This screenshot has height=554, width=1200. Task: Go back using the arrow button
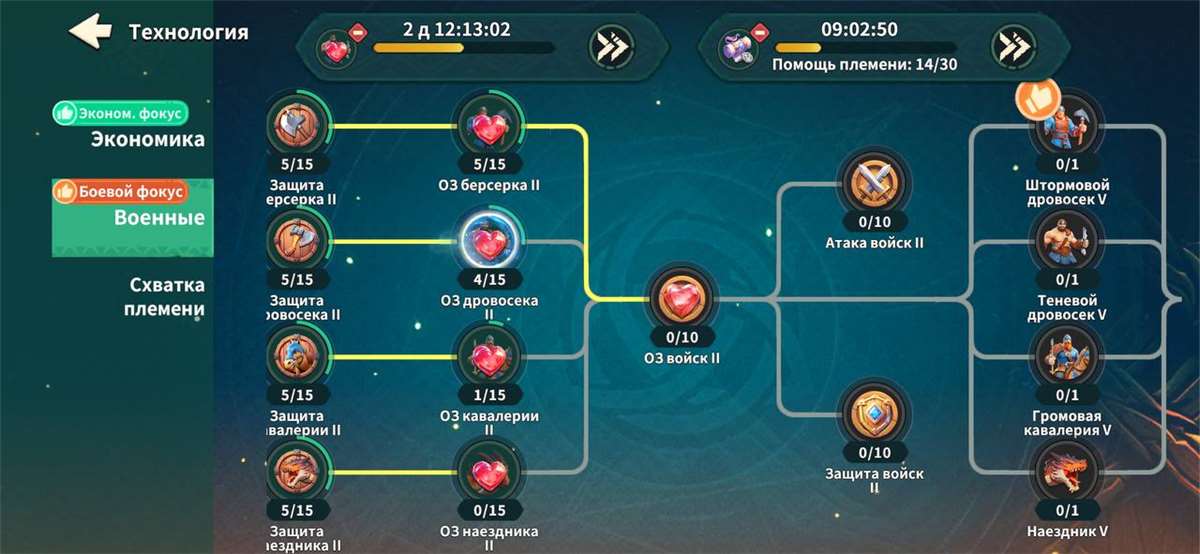[x=89, y=31]
